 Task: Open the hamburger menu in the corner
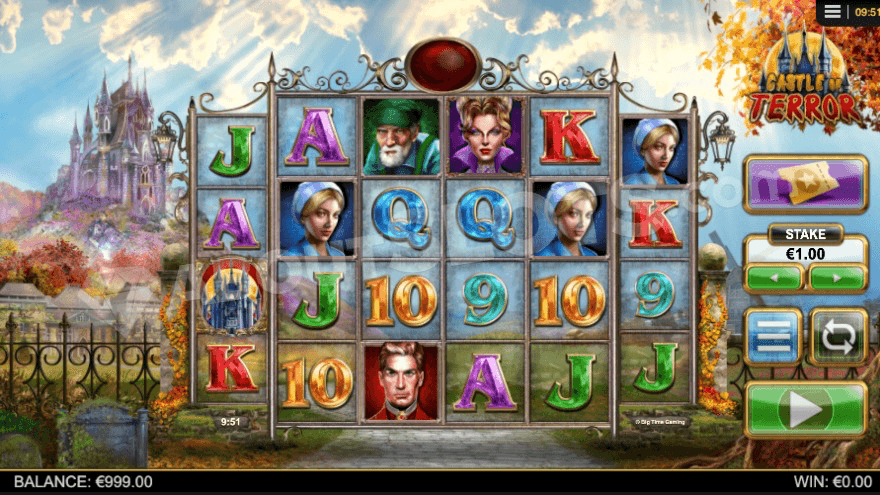(x=833, y=12)
